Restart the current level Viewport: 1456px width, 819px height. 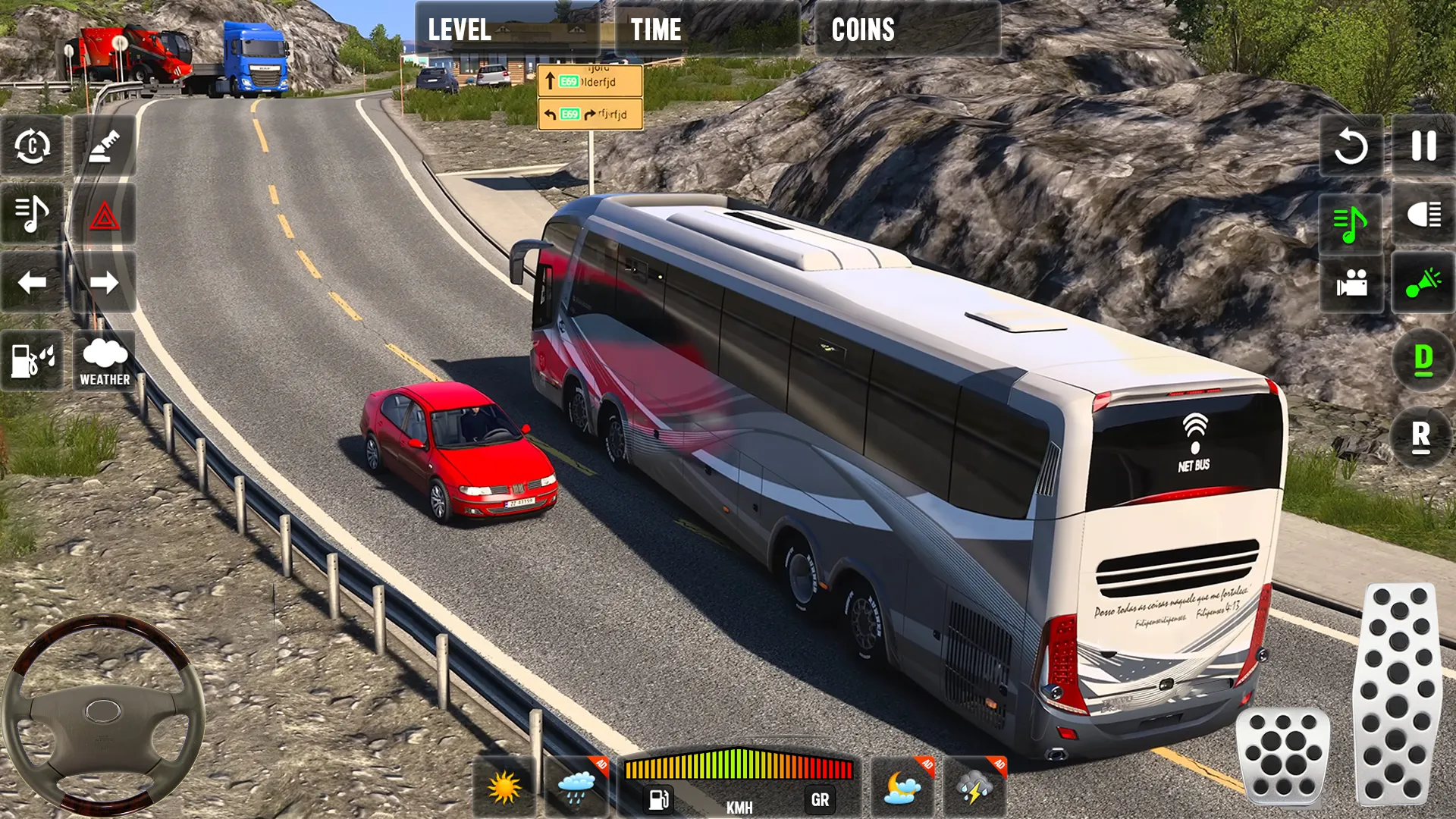click(1350, 148)
